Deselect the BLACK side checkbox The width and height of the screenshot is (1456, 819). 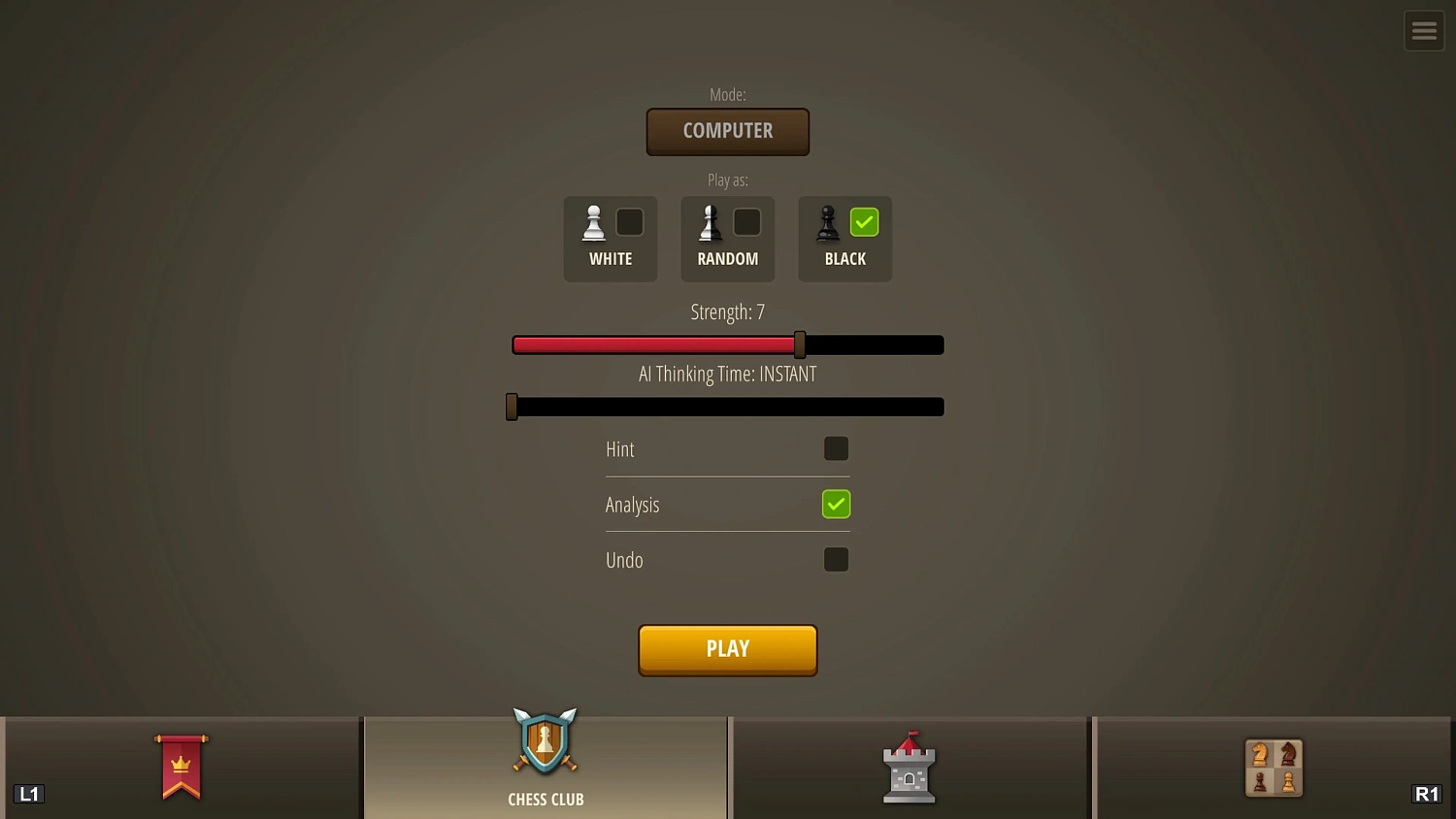864,221
